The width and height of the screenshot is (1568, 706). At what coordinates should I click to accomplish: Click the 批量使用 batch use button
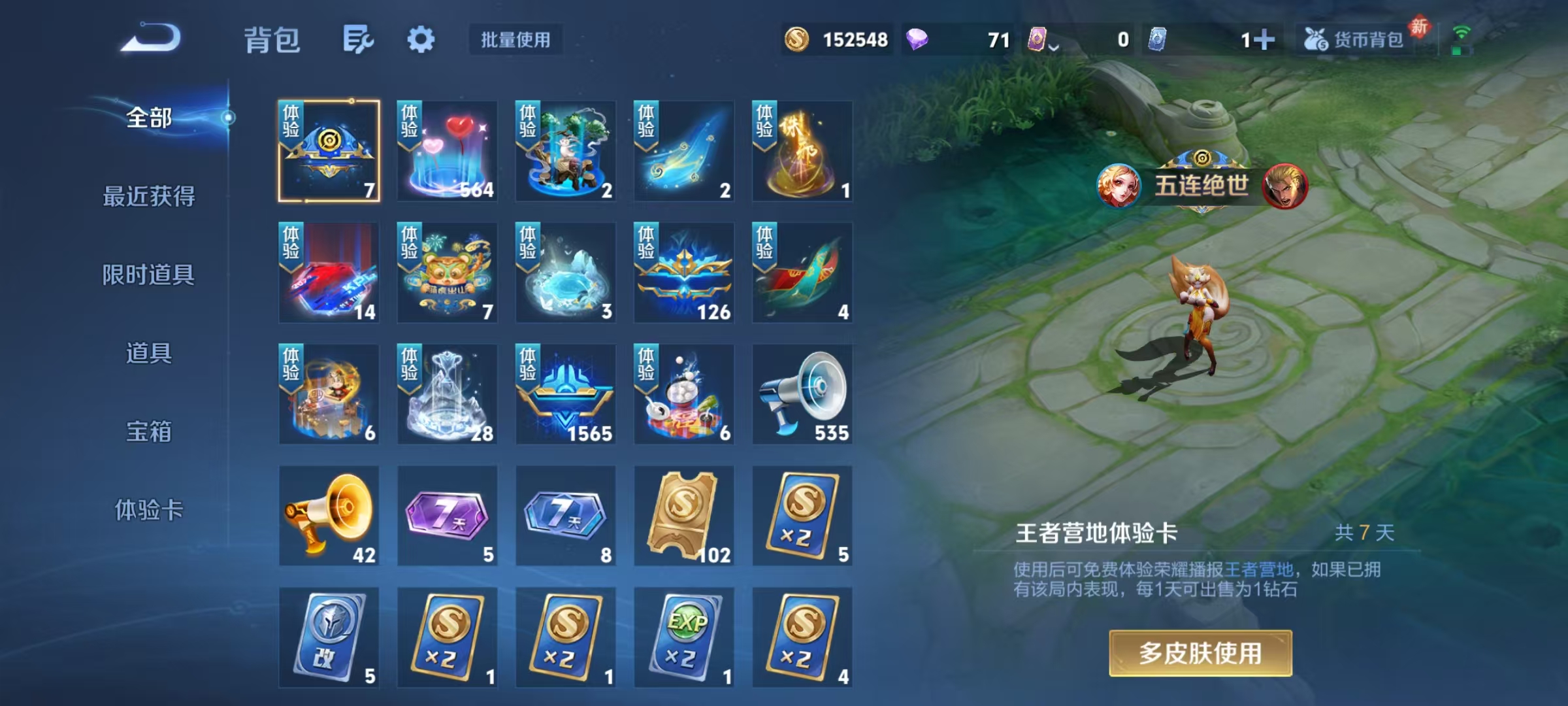515,41
